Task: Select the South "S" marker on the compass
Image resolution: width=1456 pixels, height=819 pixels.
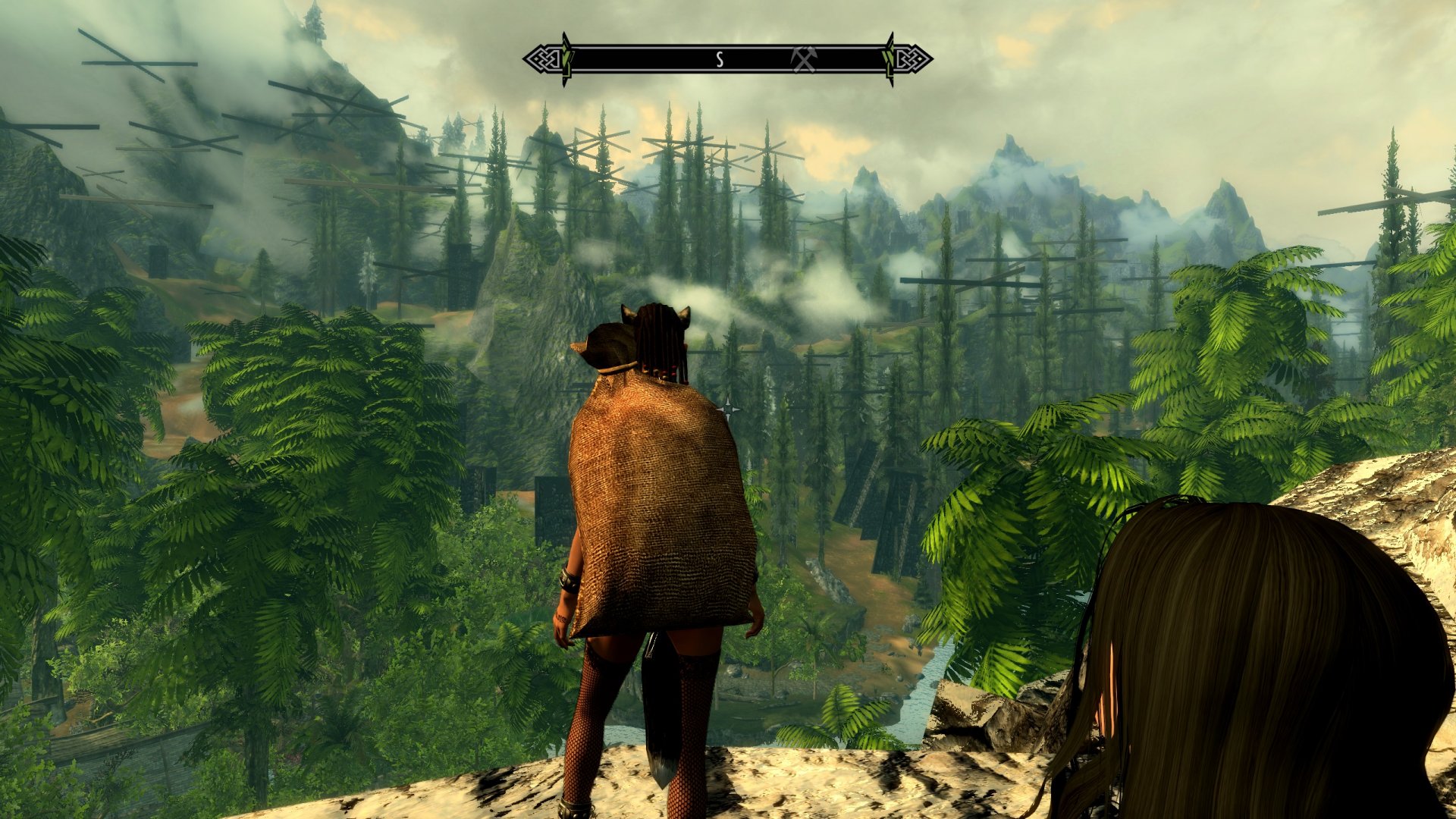Action: pos(720,59)
